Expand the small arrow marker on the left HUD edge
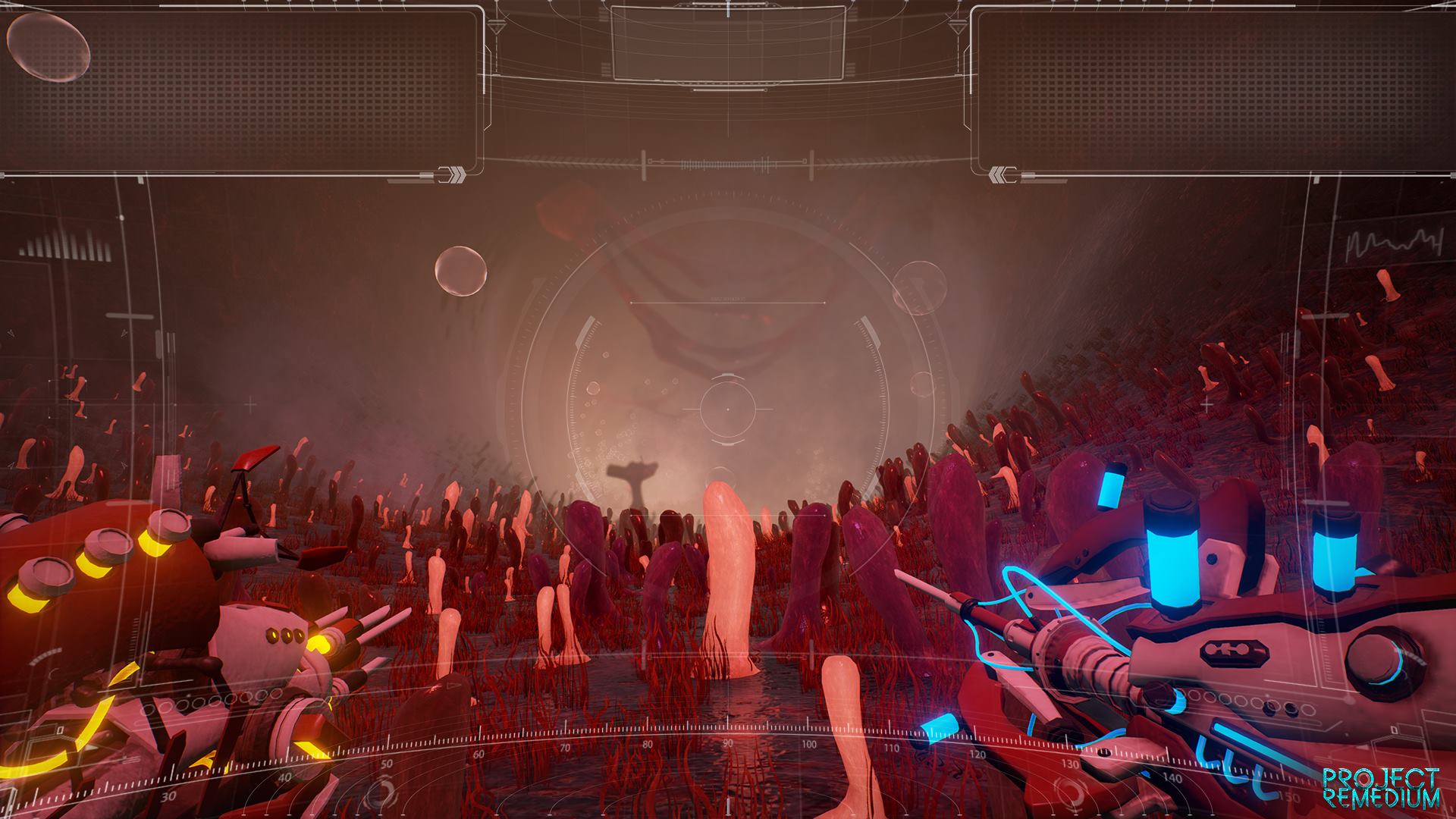The width and height of the screenshot is (1456, 819). point(11,331)
